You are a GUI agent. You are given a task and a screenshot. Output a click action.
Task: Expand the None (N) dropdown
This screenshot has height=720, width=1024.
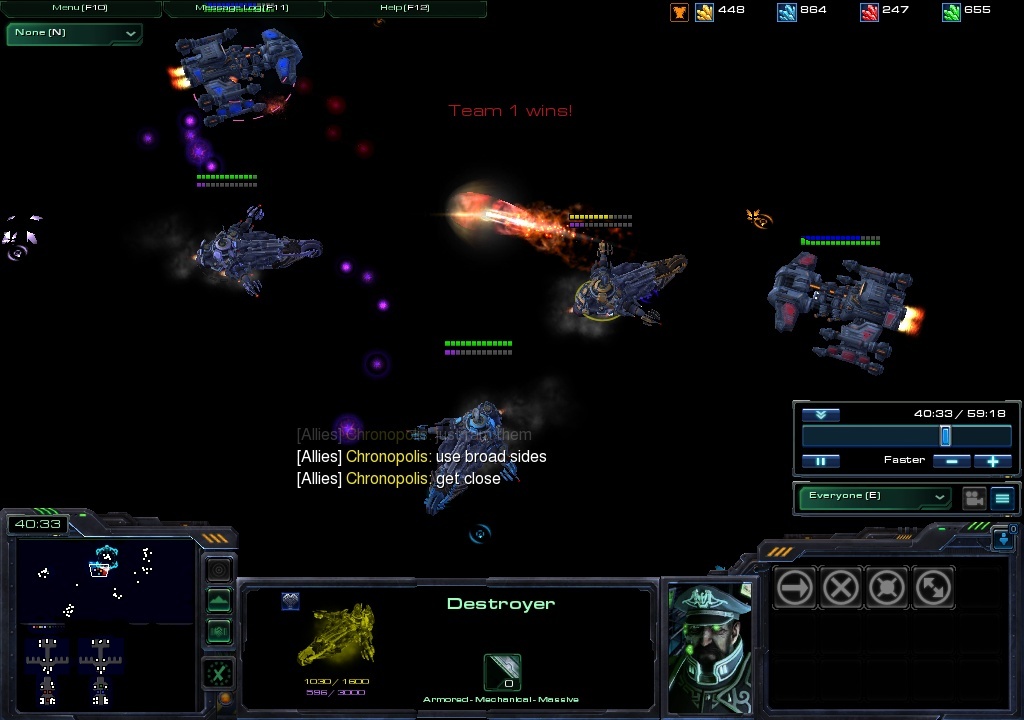tap(75, 33)
